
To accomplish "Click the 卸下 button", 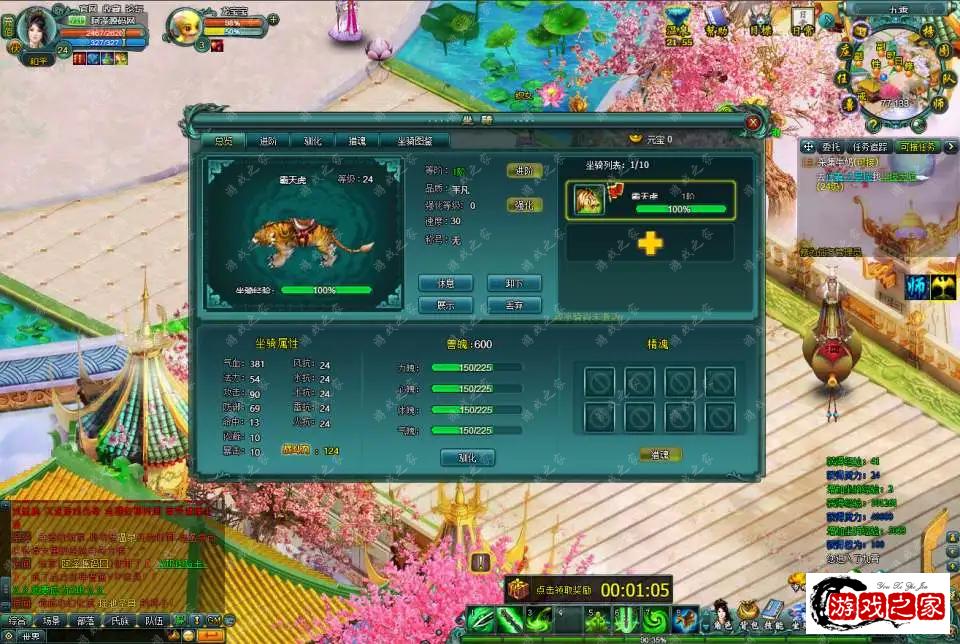I will 514,284.
